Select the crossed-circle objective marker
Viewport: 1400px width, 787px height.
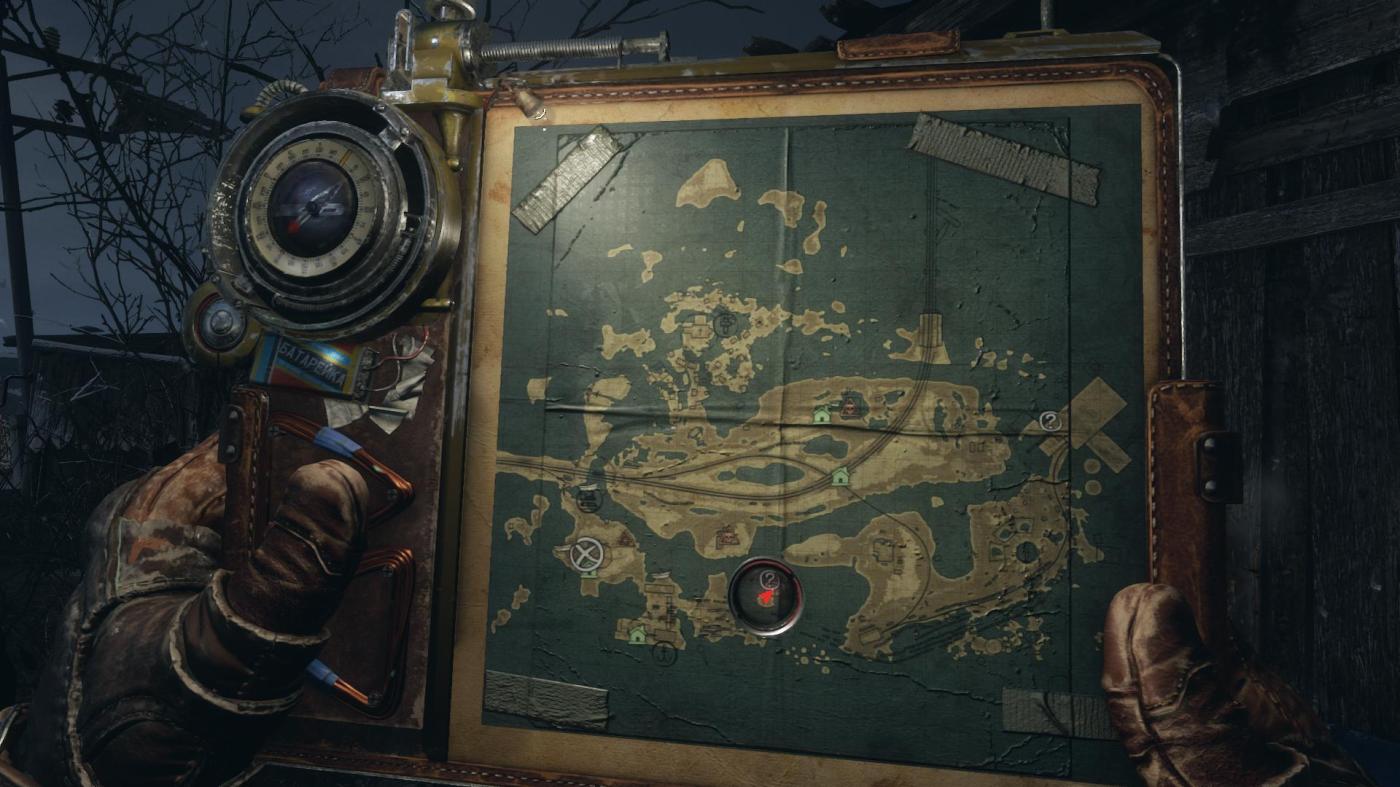tap(584, 554)
